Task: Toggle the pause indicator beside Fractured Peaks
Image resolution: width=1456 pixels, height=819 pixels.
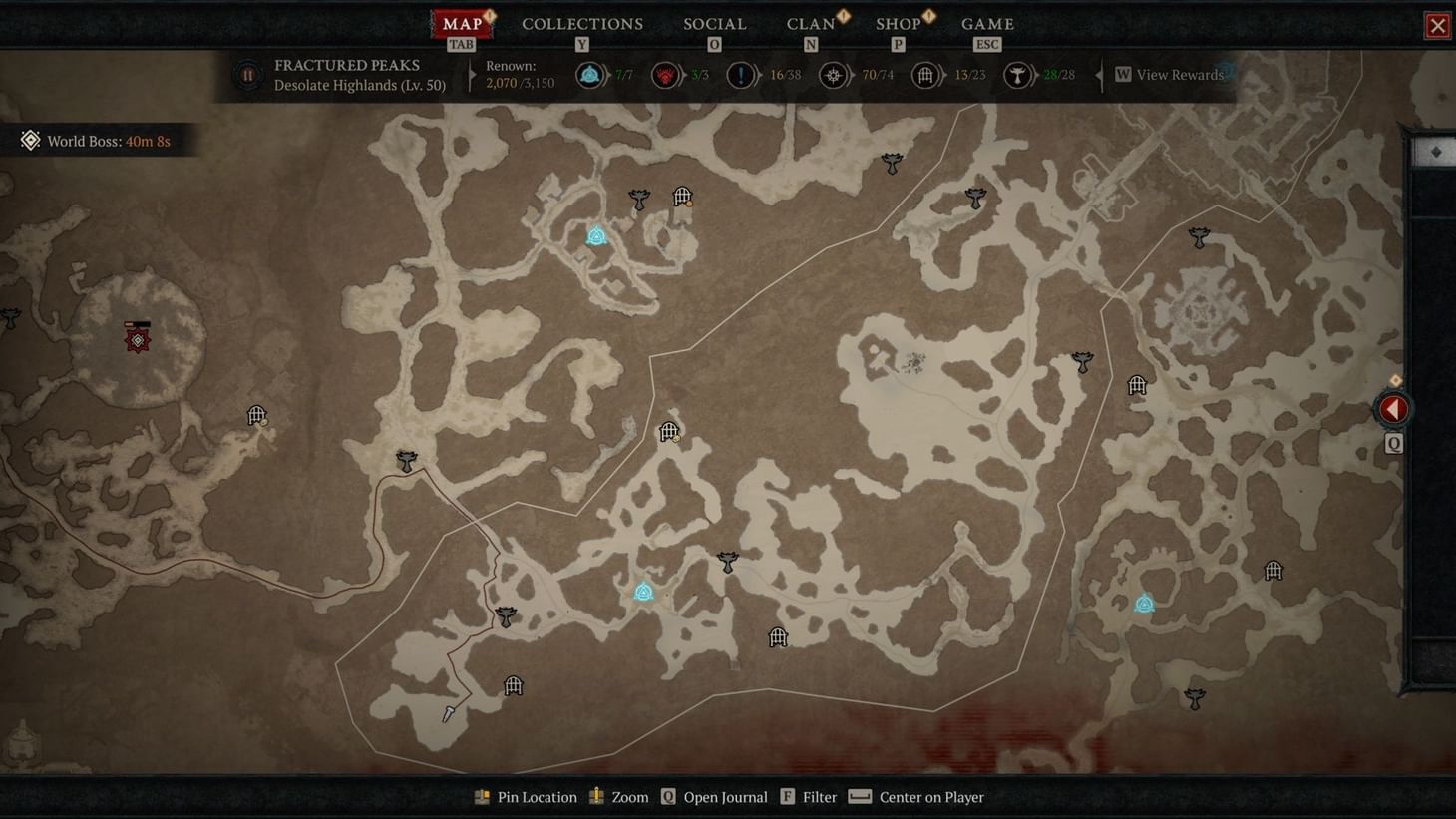Action: click(x=246, y=74)
